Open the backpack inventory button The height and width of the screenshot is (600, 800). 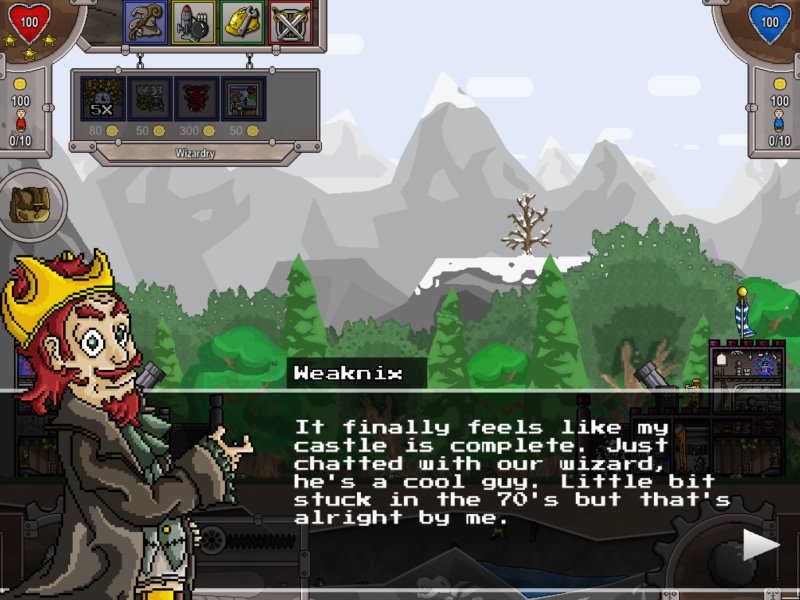27,204
